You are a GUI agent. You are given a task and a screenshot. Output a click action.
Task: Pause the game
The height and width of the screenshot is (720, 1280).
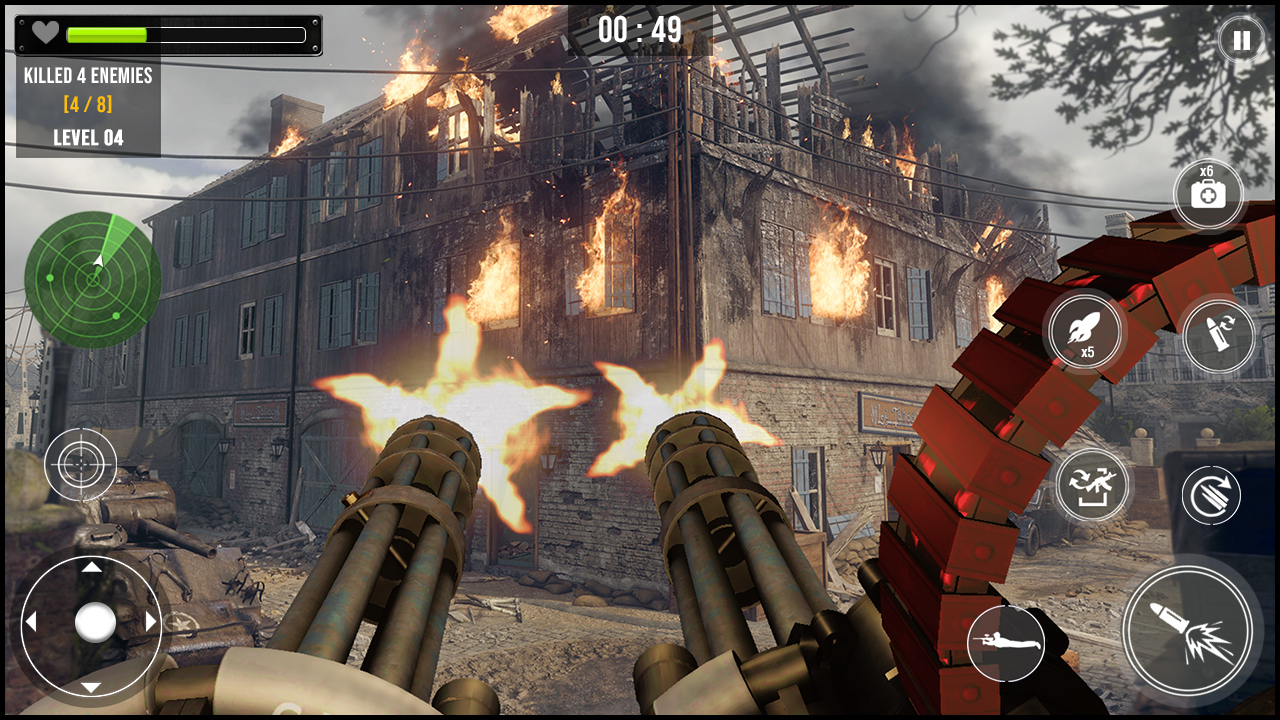(1240, 41)
